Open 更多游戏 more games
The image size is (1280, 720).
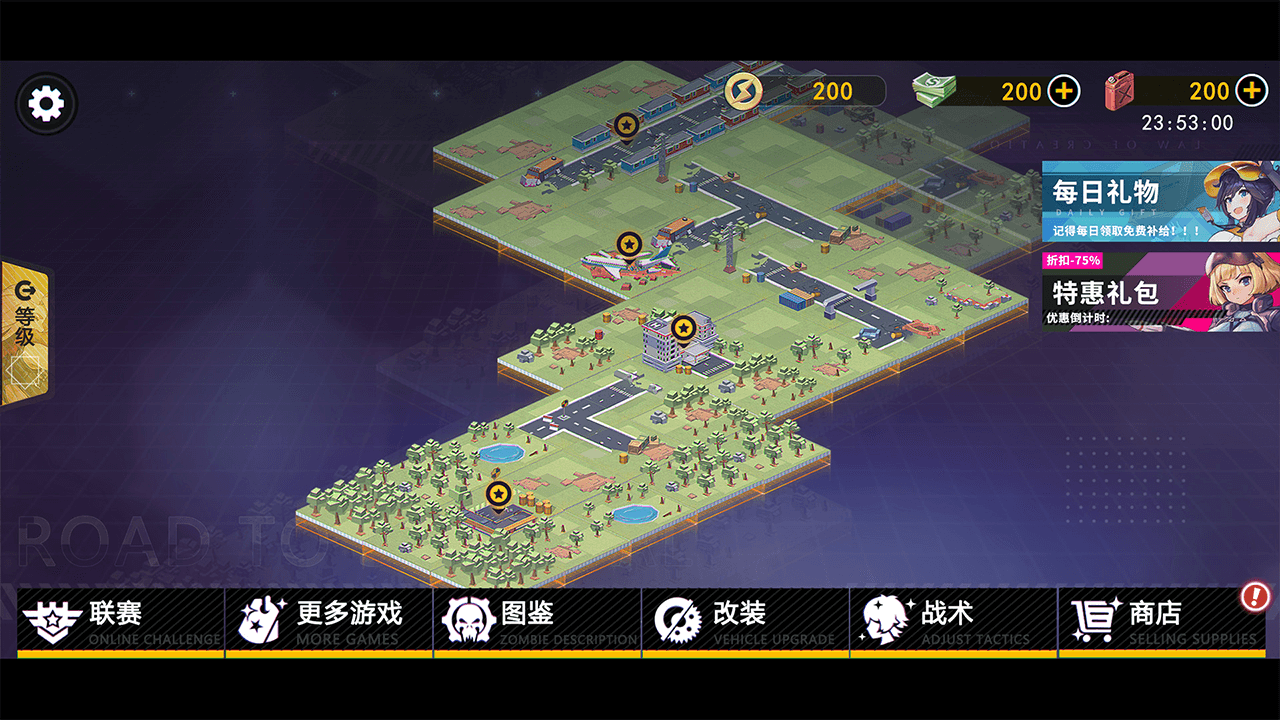click(259, 618)
